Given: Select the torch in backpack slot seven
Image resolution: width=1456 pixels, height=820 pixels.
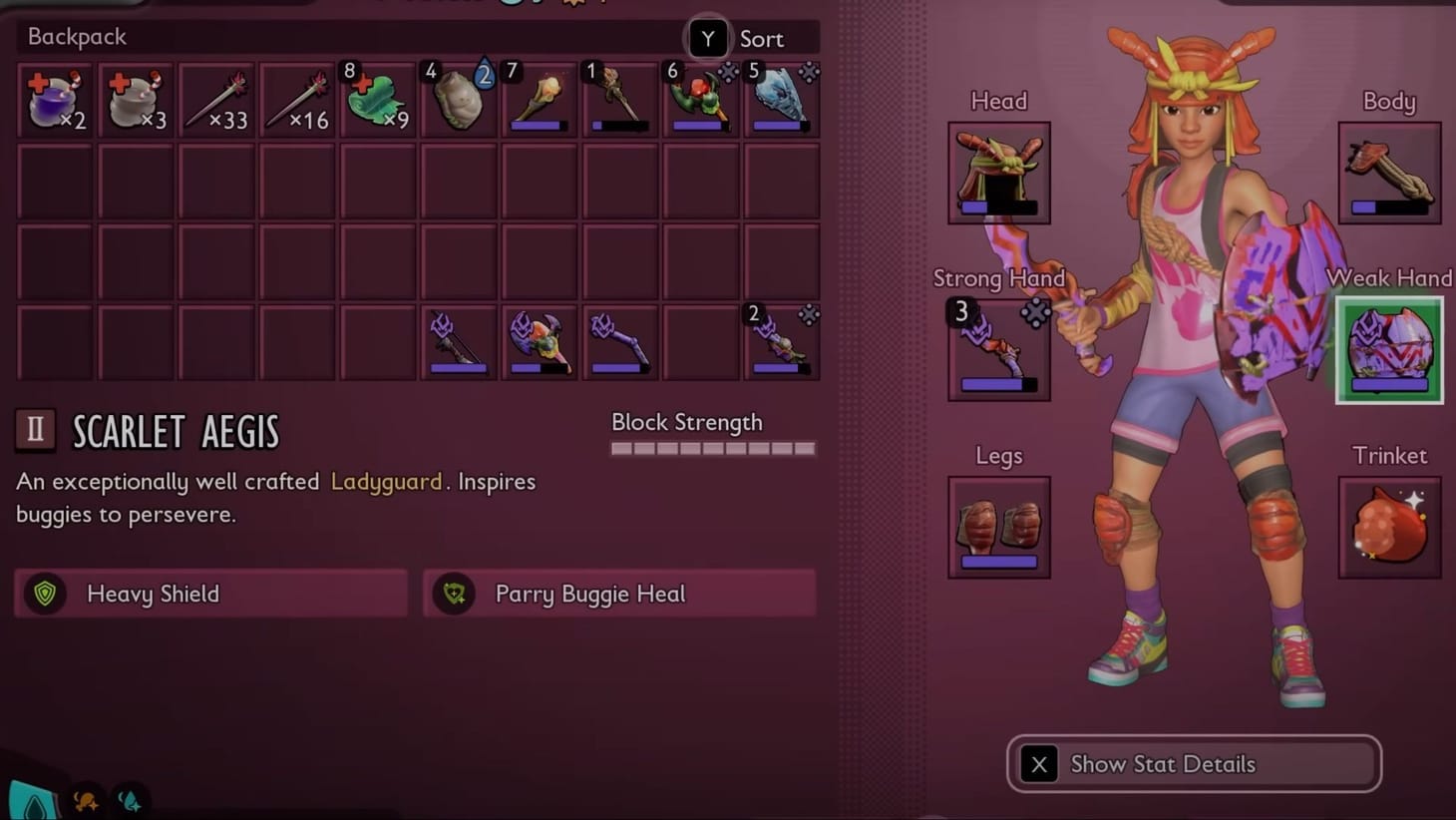Looking at the screenshot, I should pos(540,97).
